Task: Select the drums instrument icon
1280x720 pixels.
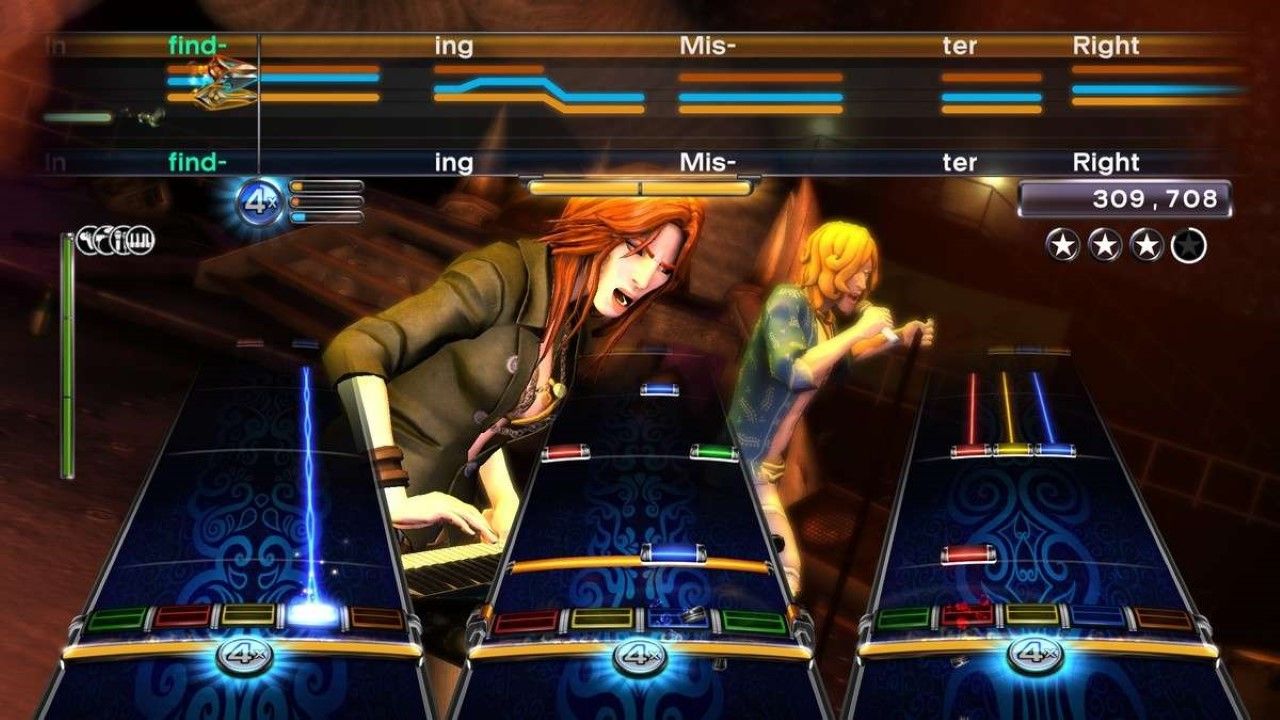Action: click(x=104, y=240)
